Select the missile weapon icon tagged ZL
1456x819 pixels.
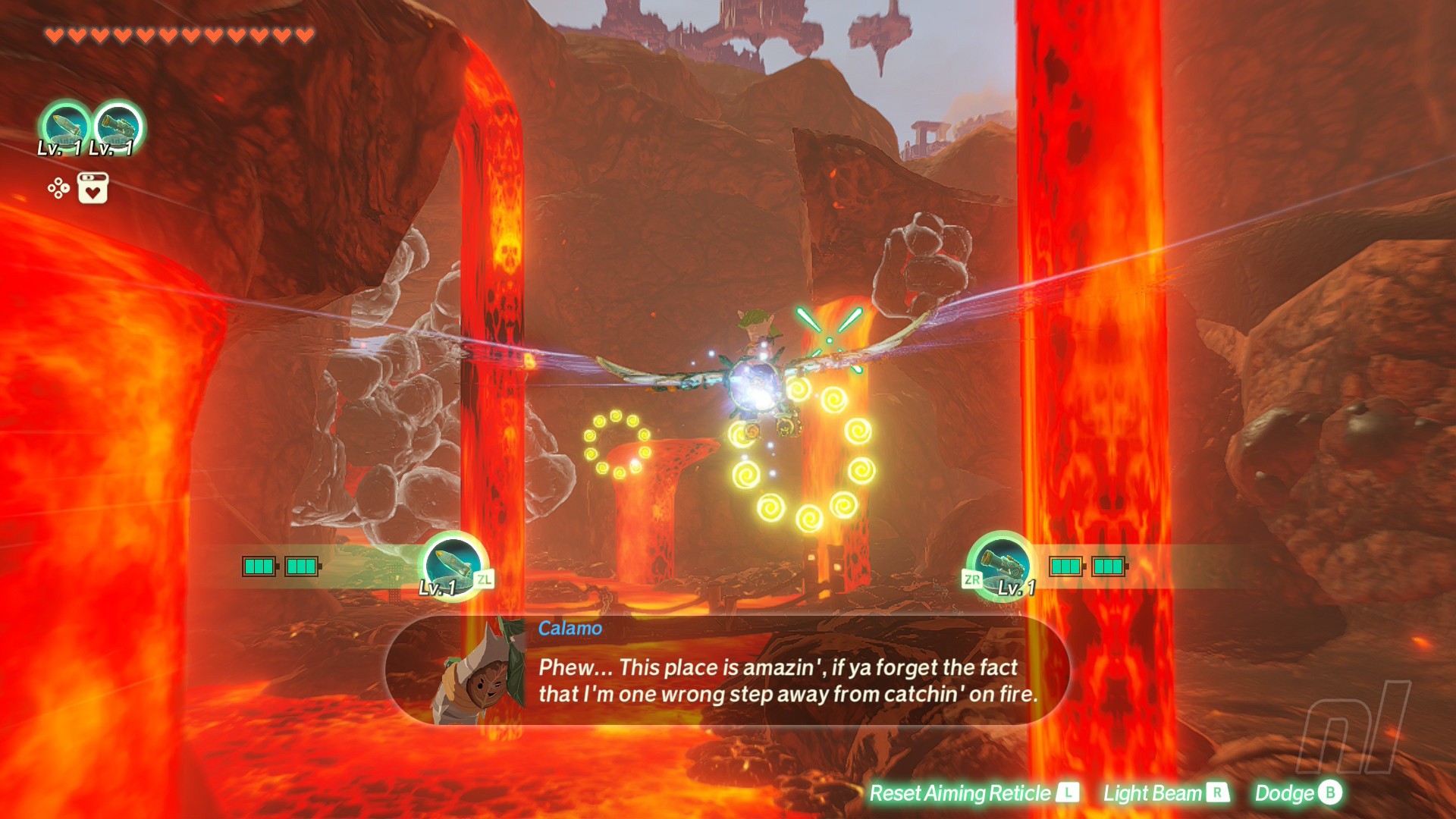(453, 565)
